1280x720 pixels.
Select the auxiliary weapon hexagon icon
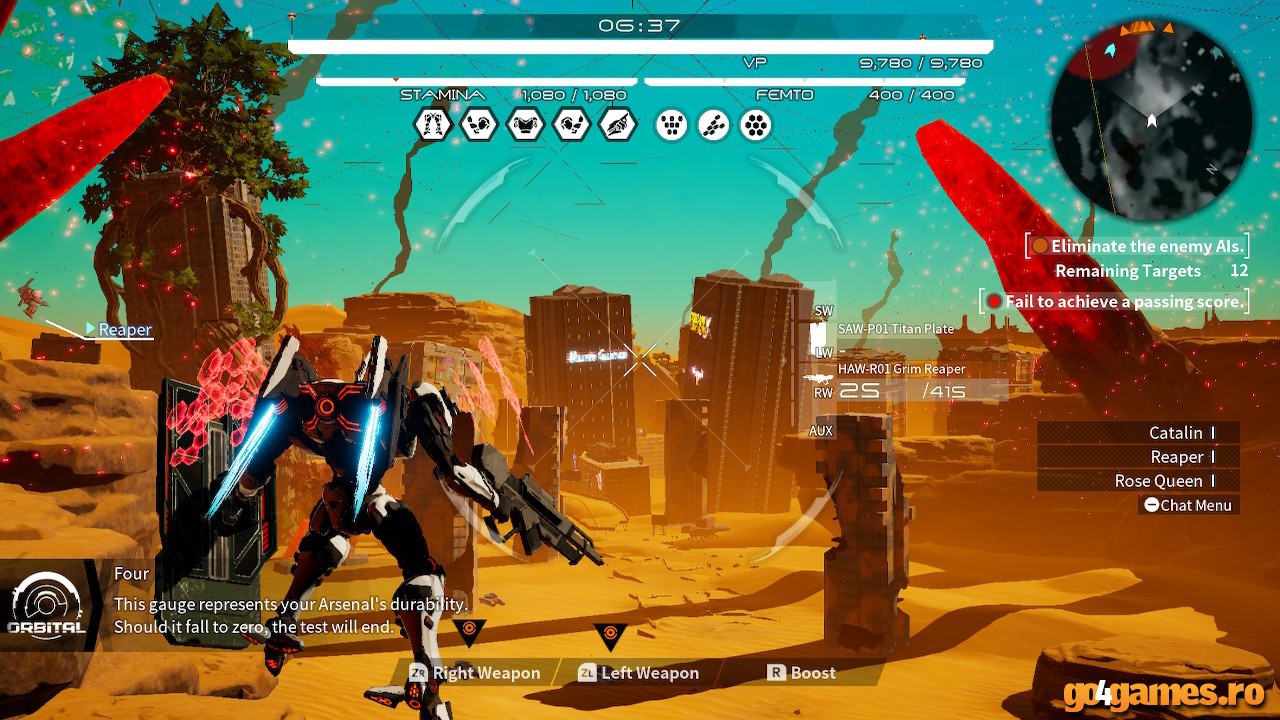(618, 124)
